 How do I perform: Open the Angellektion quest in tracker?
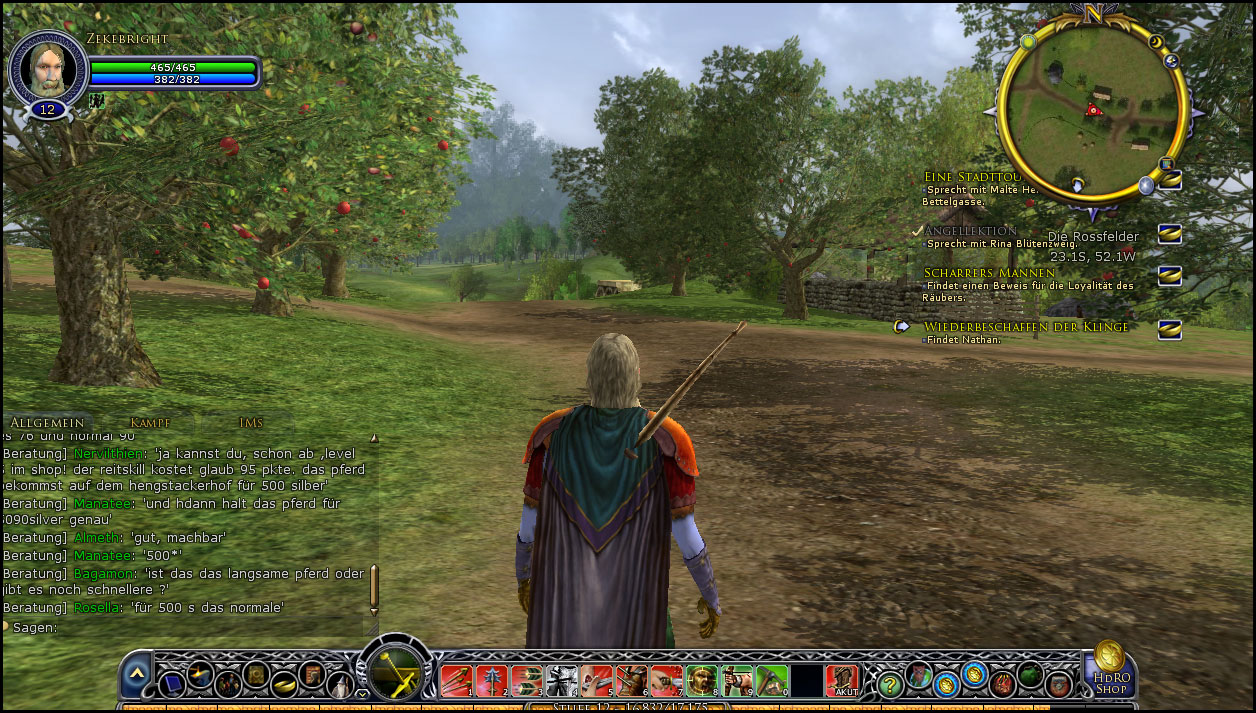[970, 231]
